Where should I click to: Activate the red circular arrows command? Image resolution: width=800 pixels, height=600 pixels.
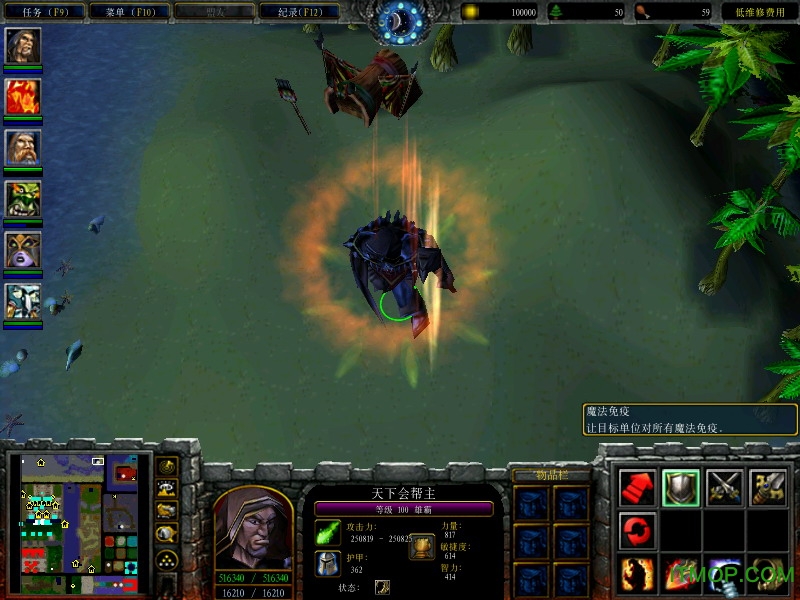(x=638, y=529)
